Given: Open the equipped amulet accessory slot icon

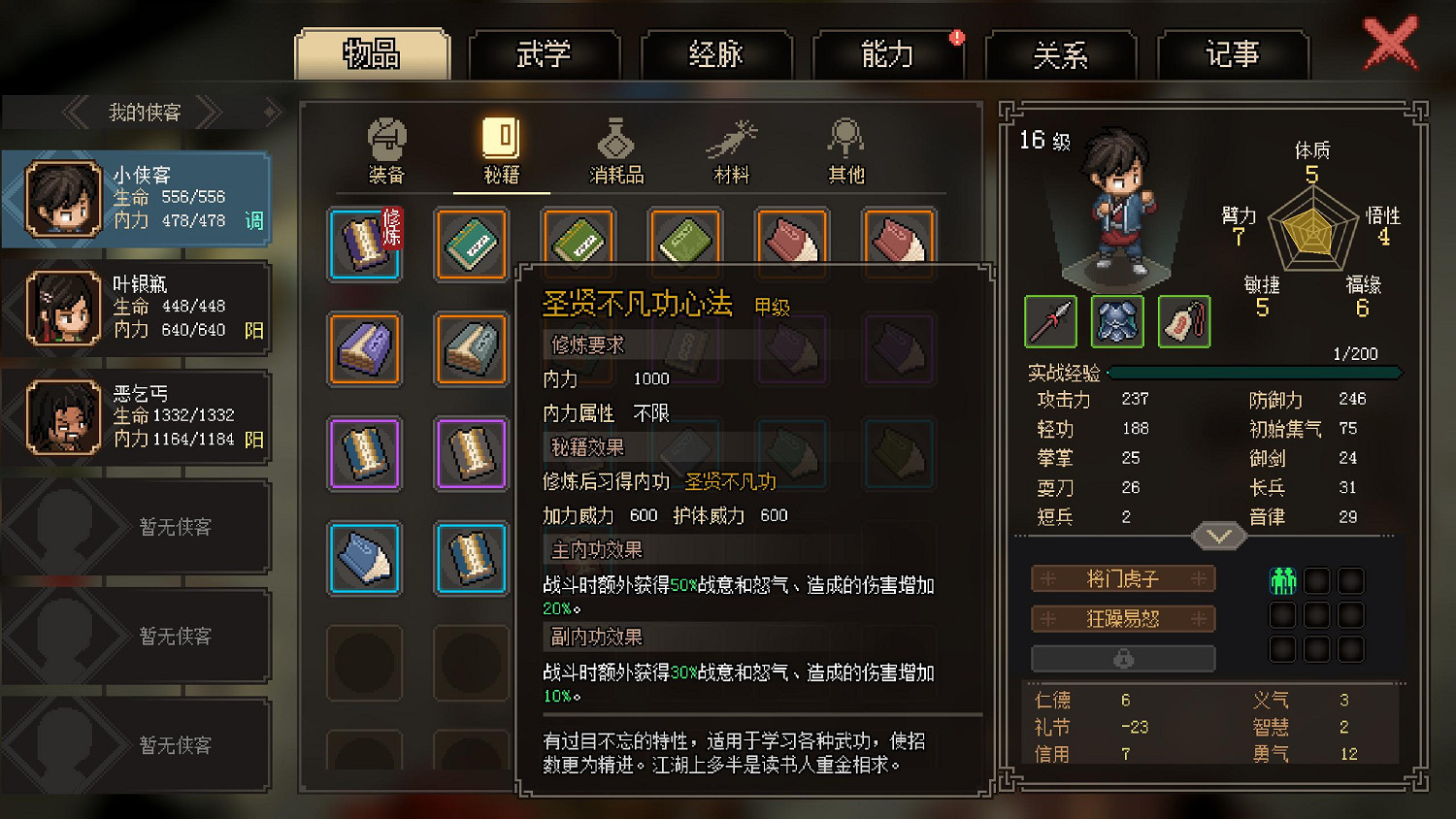Looking at the screenshot, I should click(x=1184, y=321).
